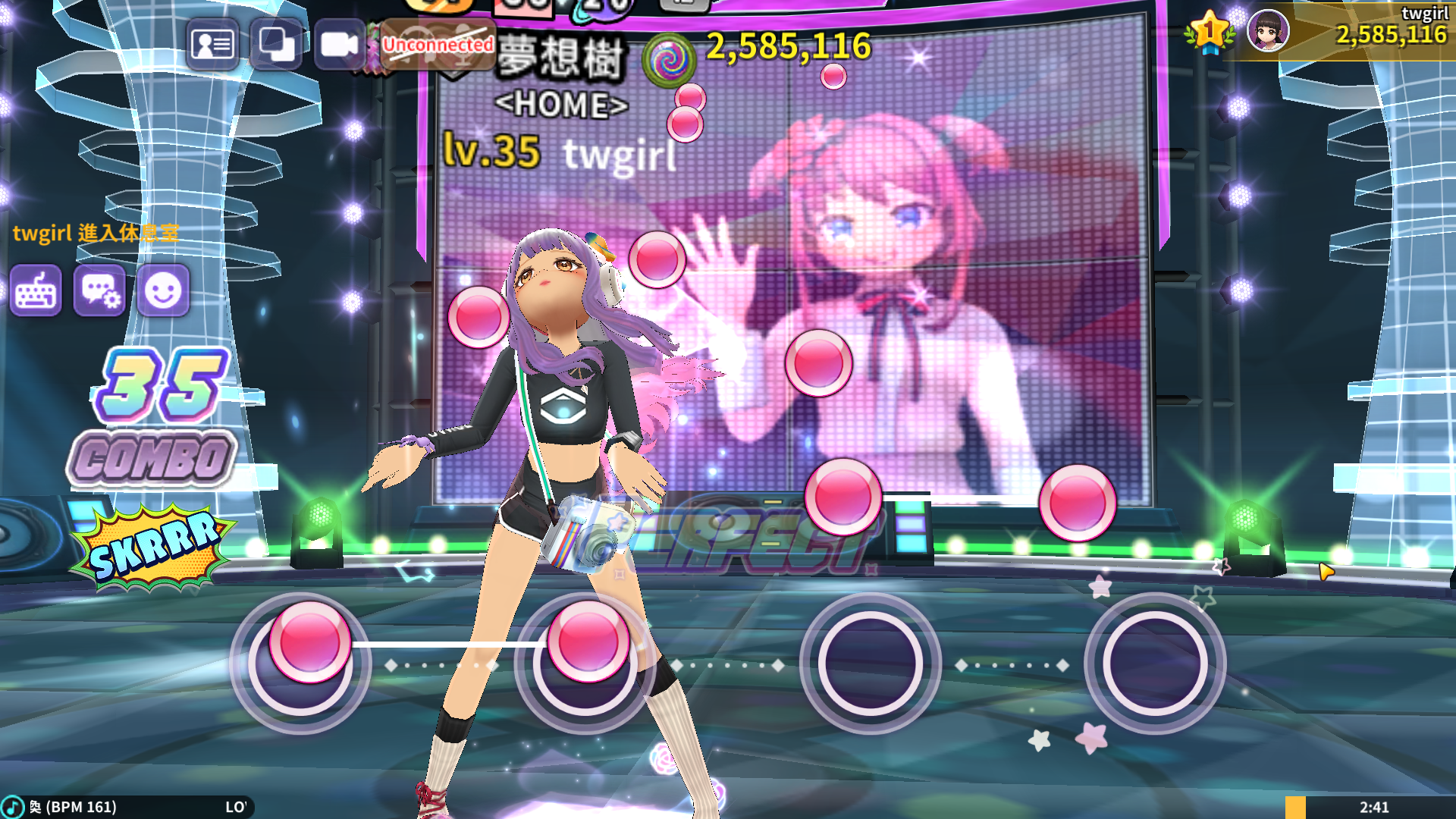The image size is (1456, 819).
Task: Click the overlapping windows icon
Action: tap(276, 45)
